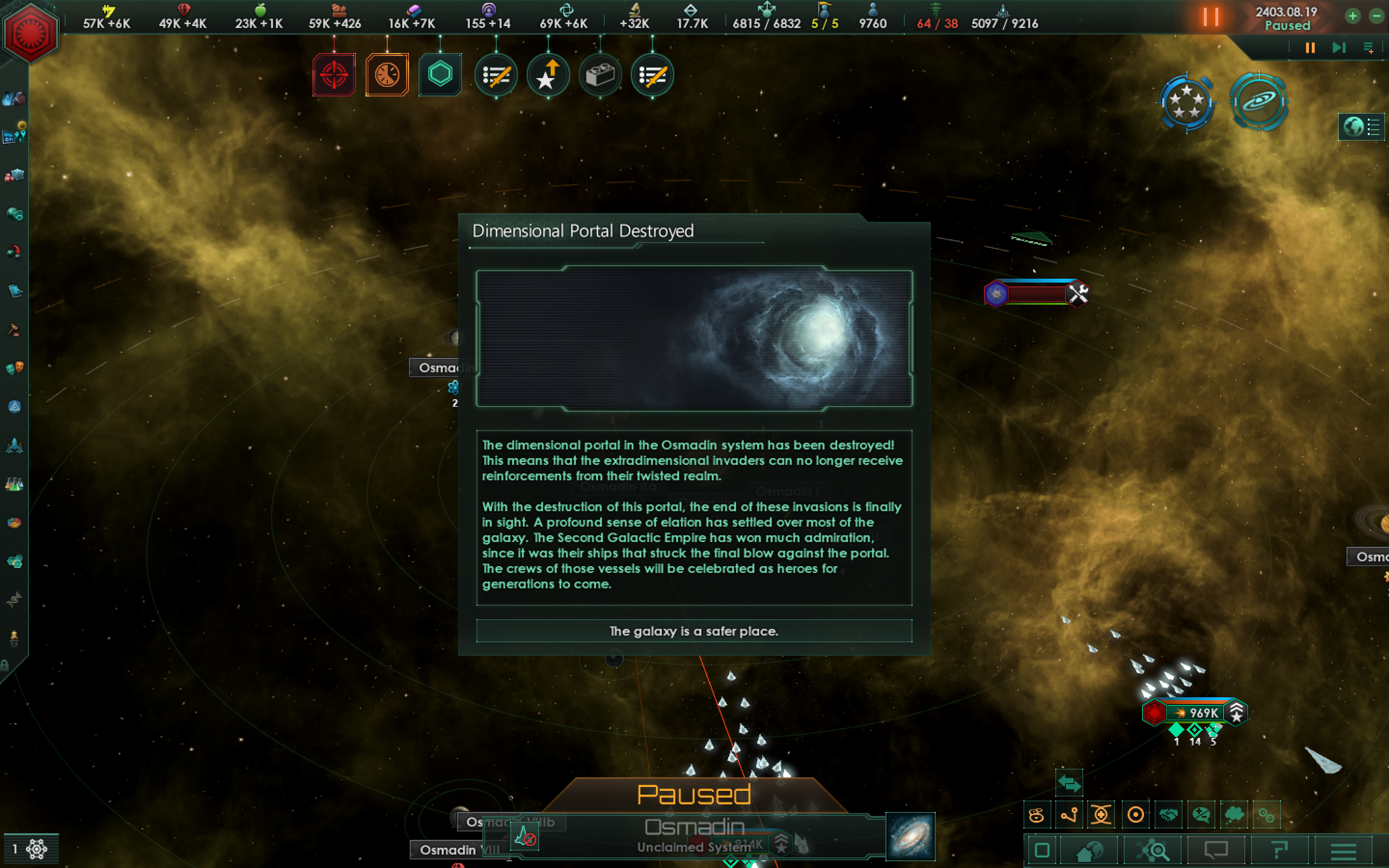Open the message settings dropdown near speed controls

(x=1368, y=48)
